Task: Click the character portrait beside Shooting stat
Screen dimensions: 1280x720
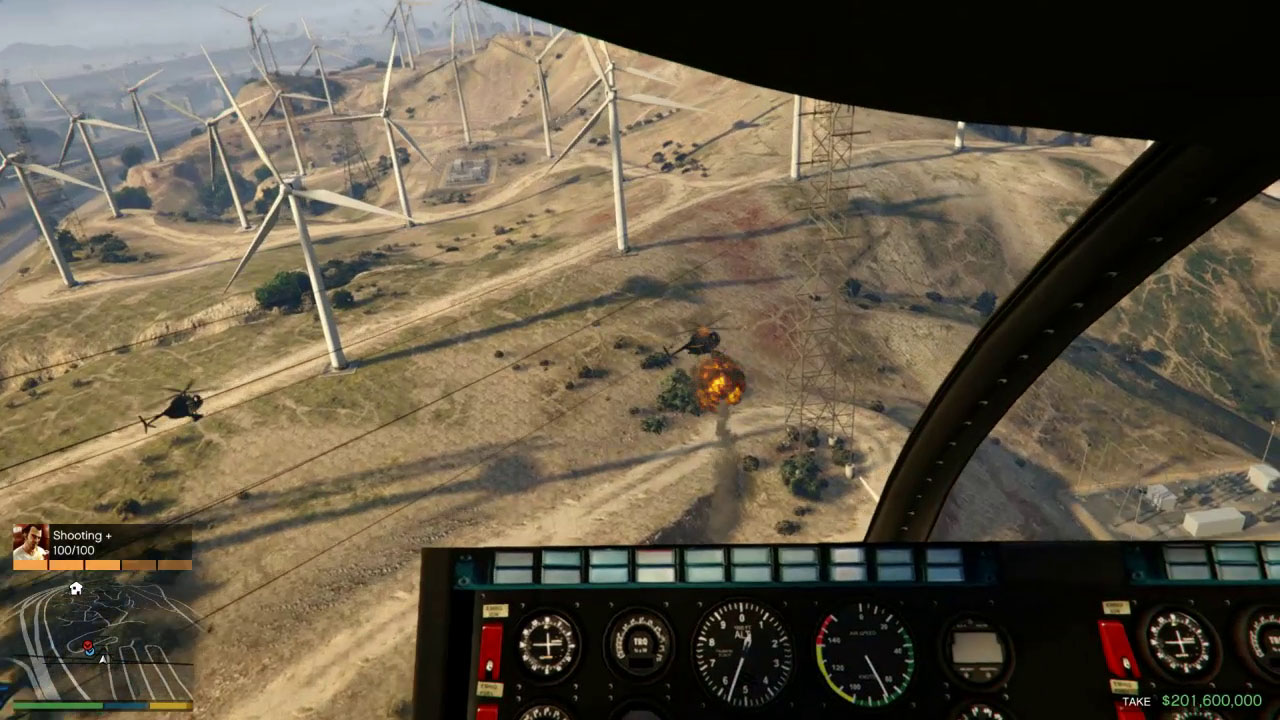Action: 30,542
